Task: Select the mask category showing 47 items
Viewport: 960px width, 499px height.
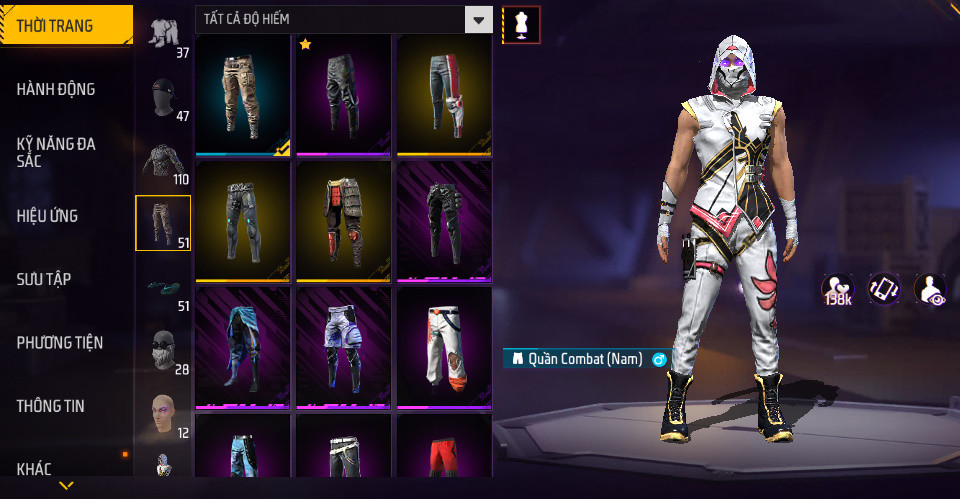Action: (x=162, y=98)
